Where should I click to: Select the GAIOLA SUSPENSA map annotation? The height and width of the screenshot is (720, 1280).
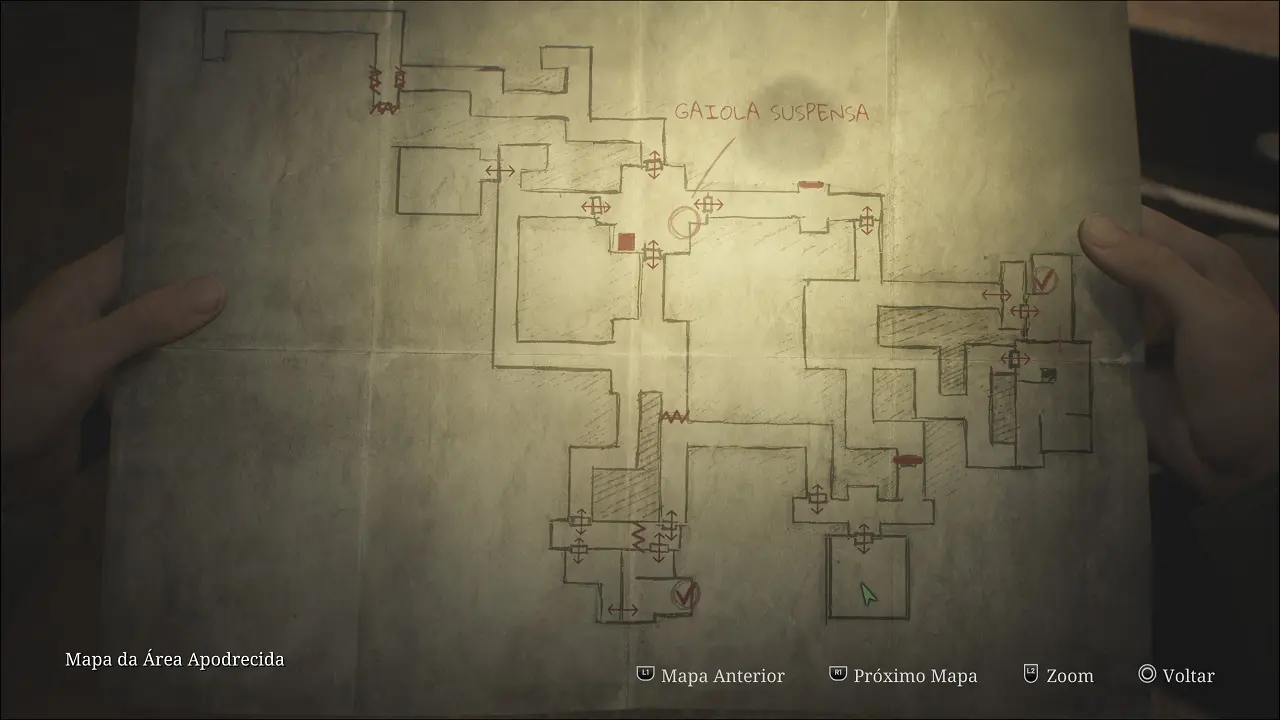771,112
